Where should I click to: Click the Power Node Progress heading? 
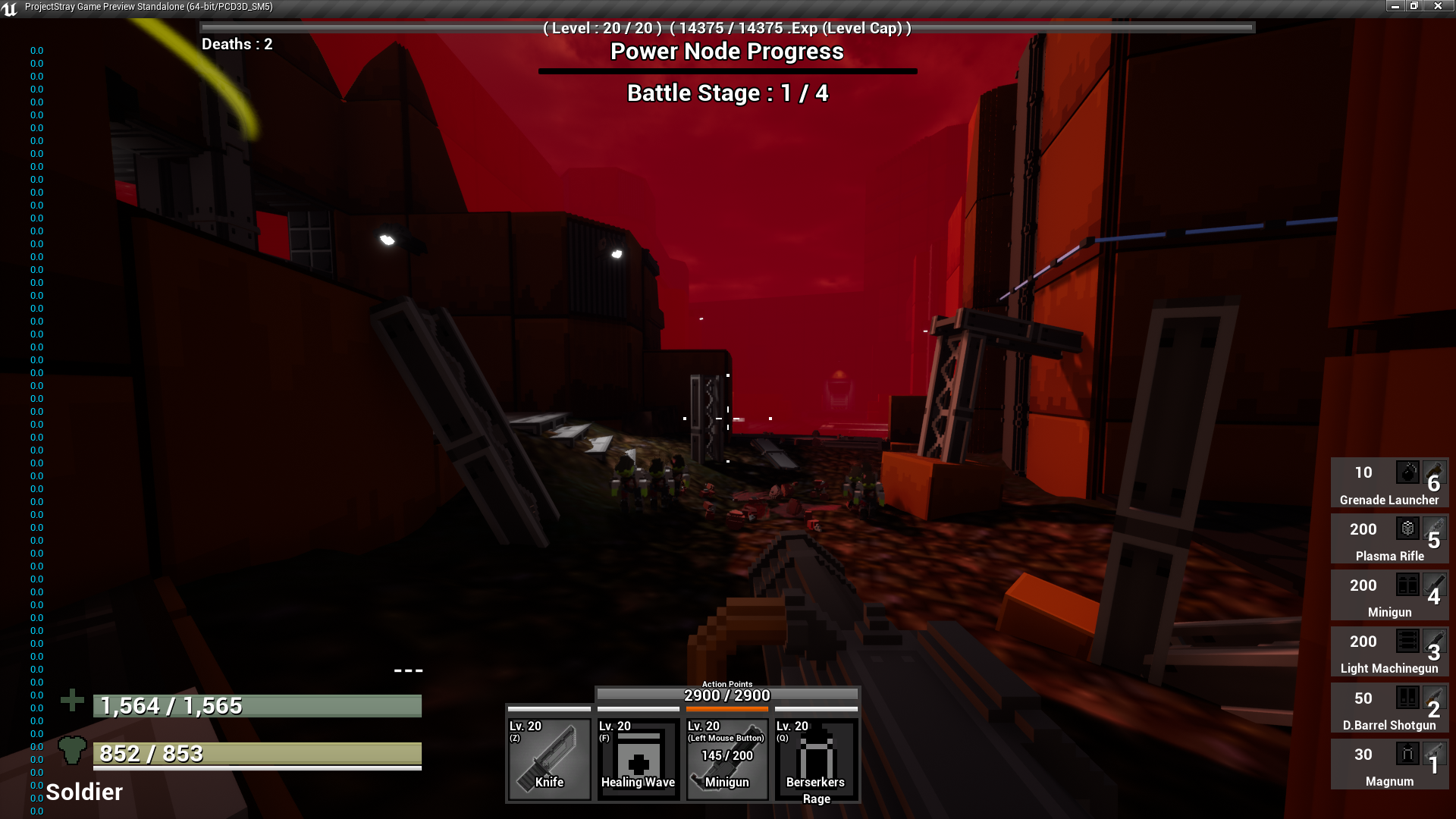pyautogui.click(x=727, y=52)
